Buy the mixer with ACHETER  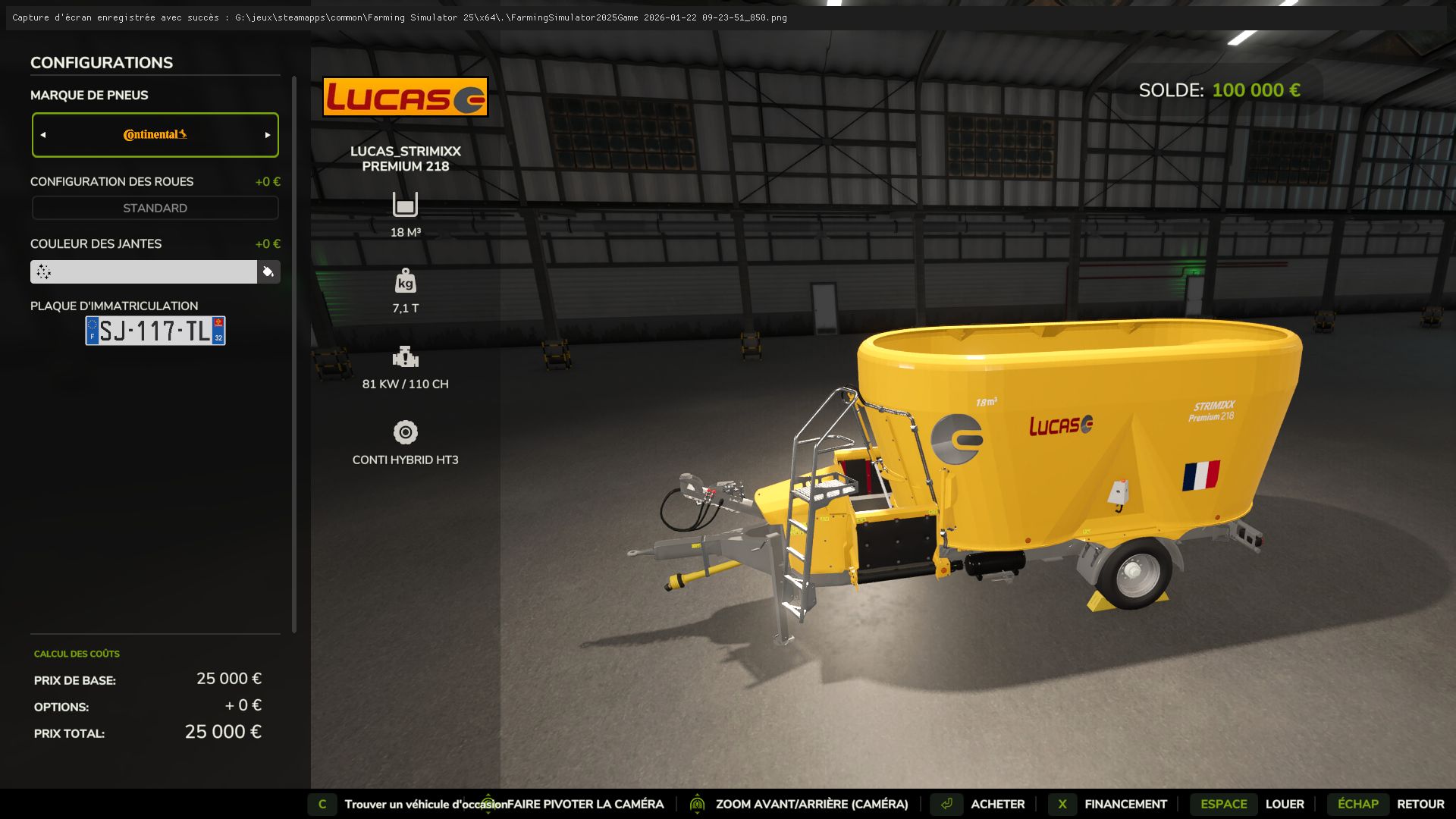(997, 804)
